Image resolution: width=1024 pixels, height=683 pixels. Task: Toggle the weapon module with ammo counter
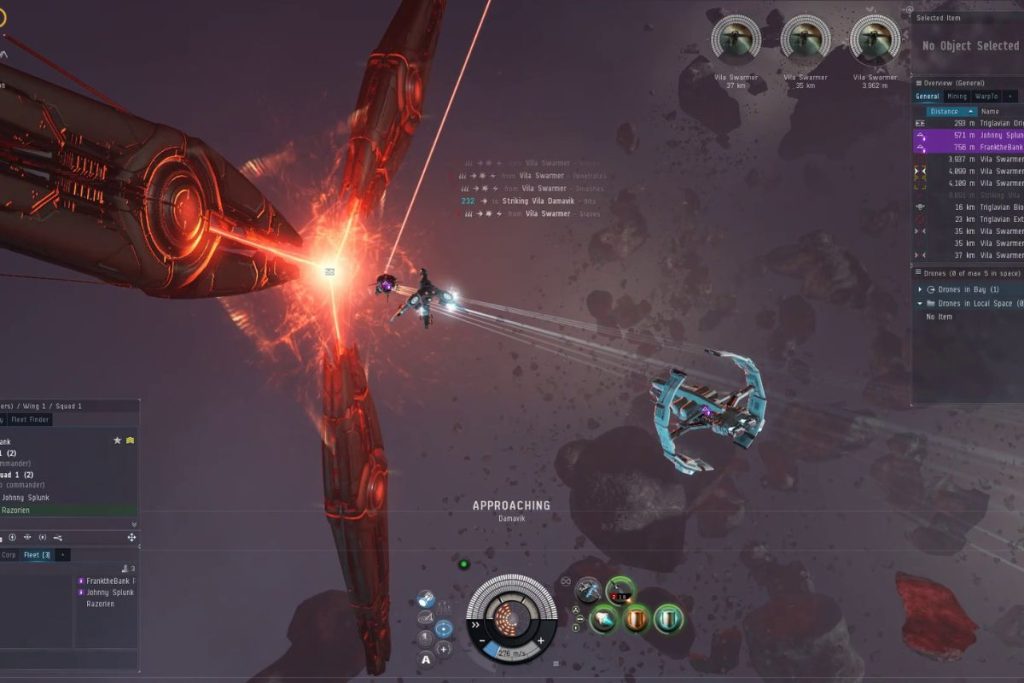(620, 591)
